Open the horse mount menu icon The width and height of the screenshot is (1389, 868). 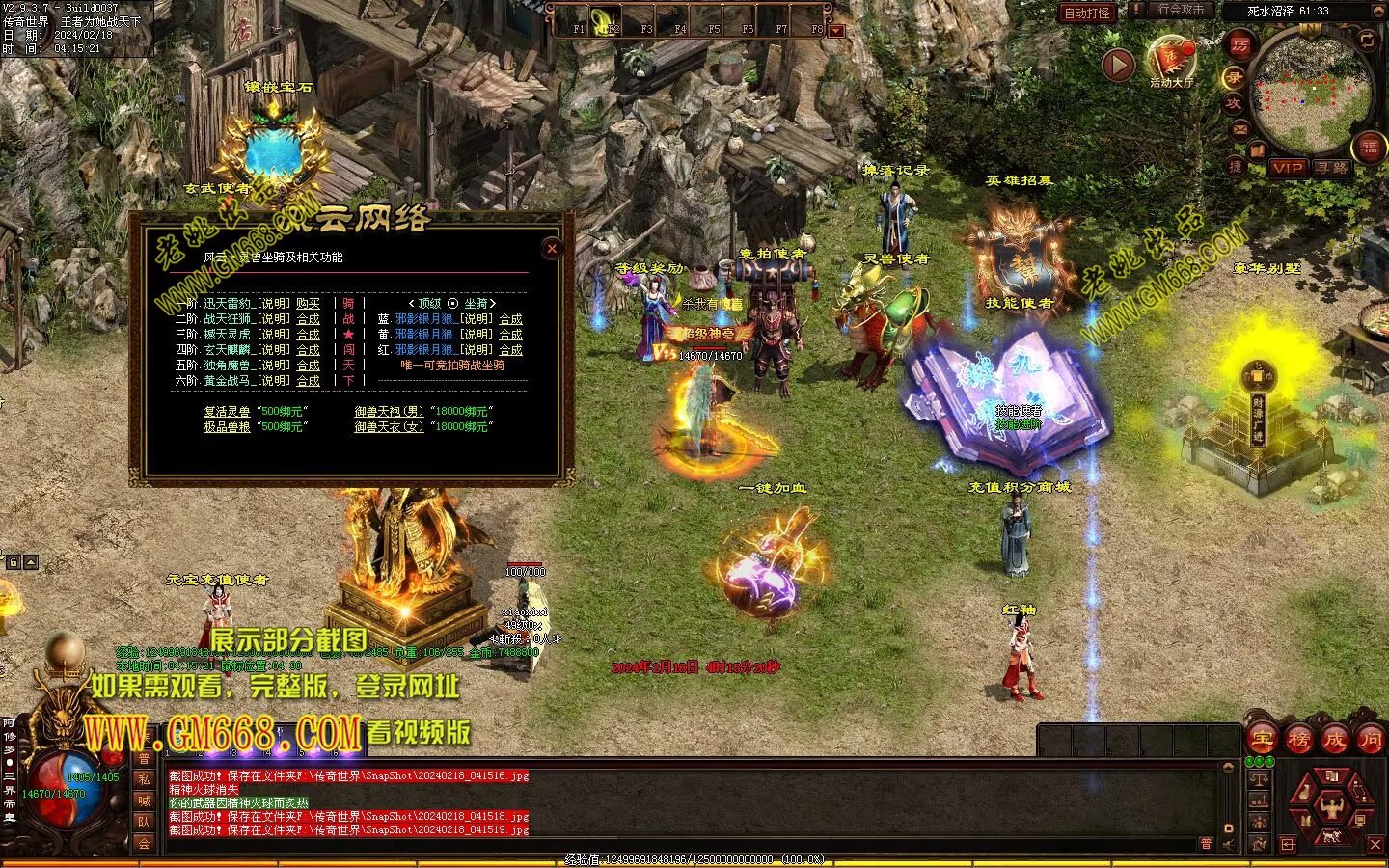coord(1331,835)
